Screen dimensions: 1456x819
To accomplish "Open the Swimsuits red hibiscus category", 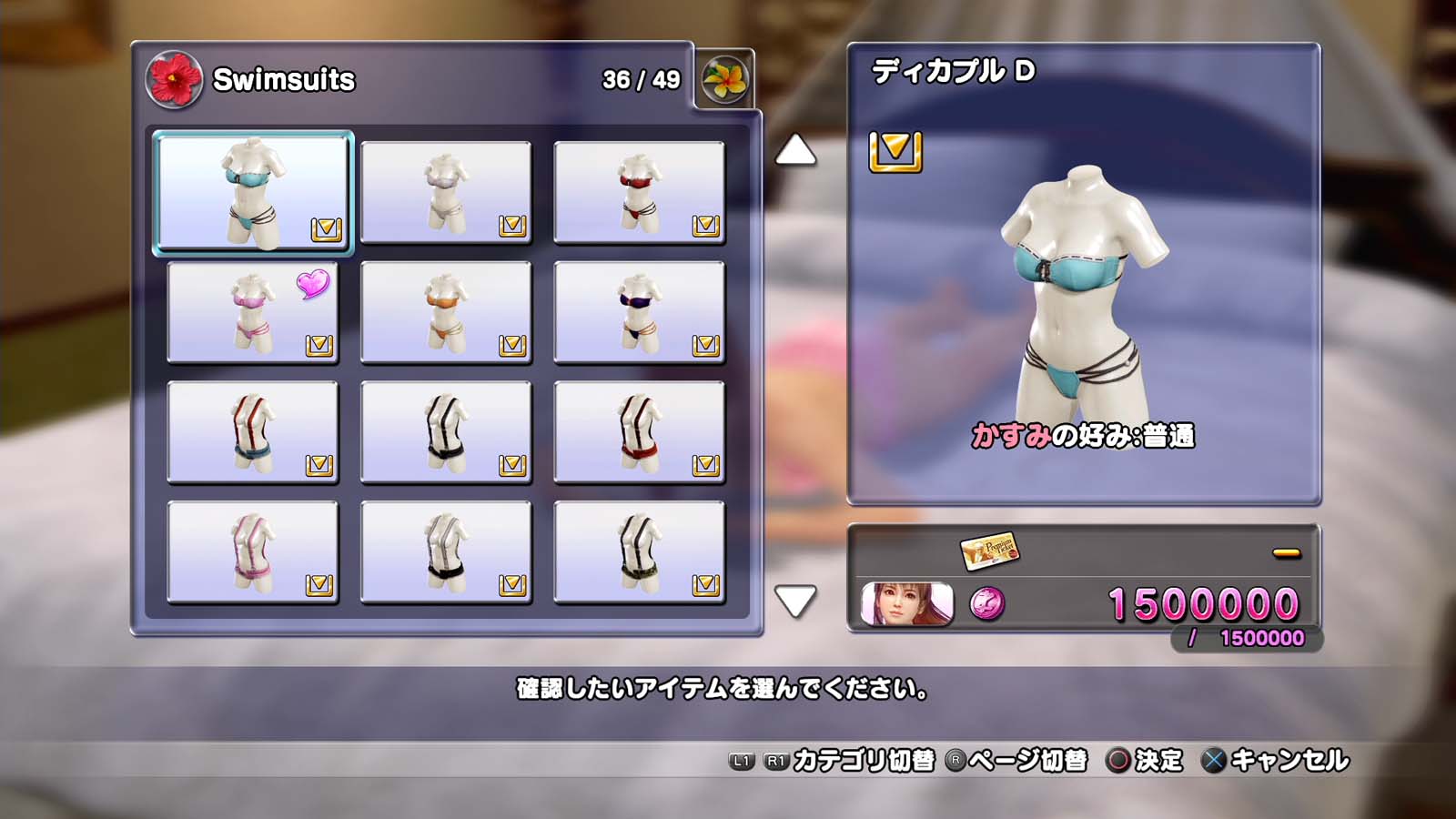I will [x=174, y=79].
